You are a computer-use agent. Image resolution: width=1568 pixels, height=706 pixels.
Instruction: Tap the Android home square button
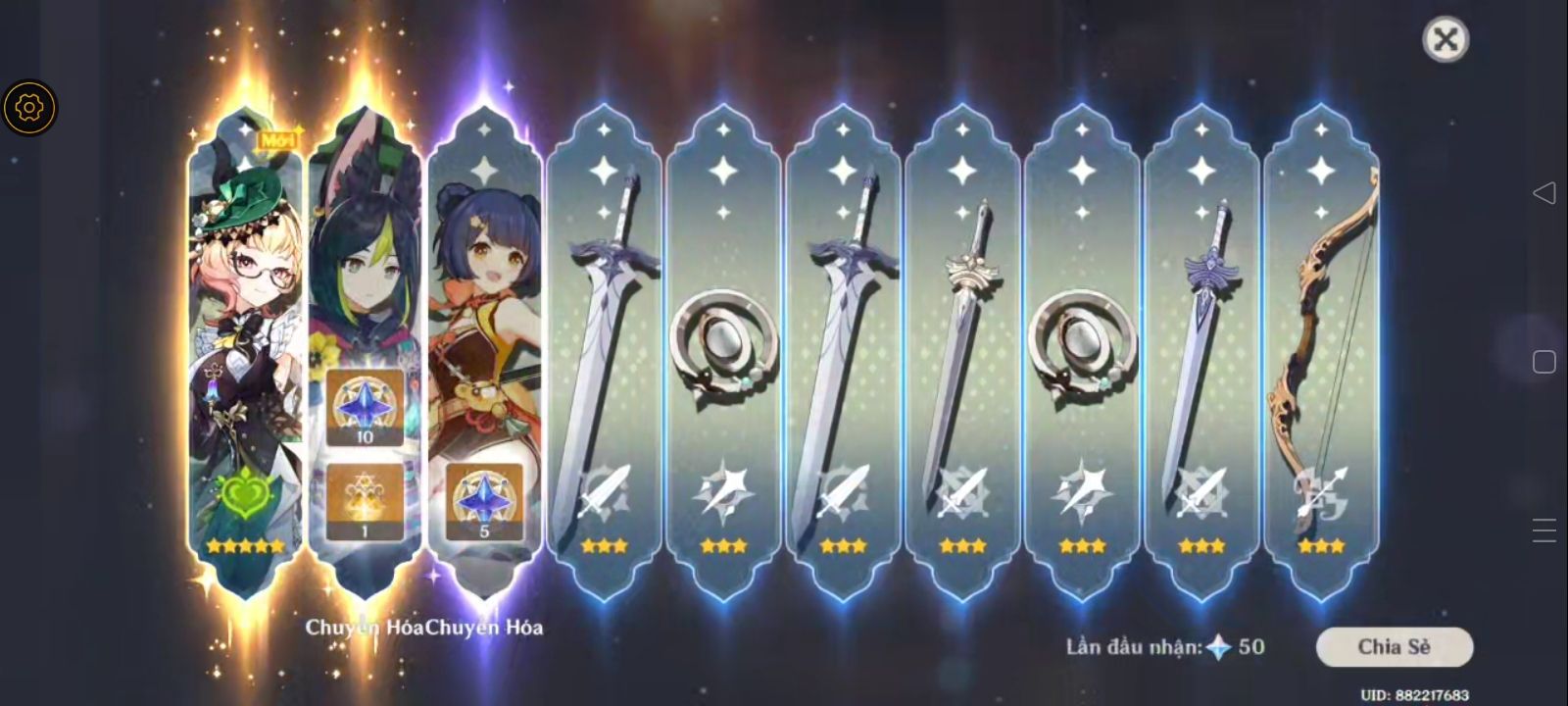pos(1543,362)
